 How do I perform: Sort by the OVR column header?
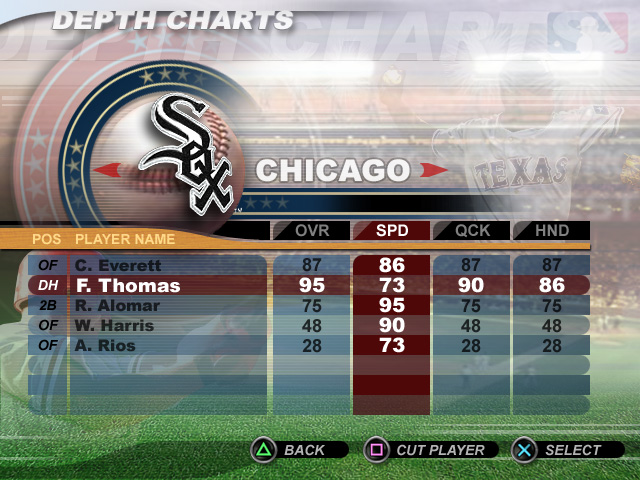pyautogui.click(x=311, y=231)
